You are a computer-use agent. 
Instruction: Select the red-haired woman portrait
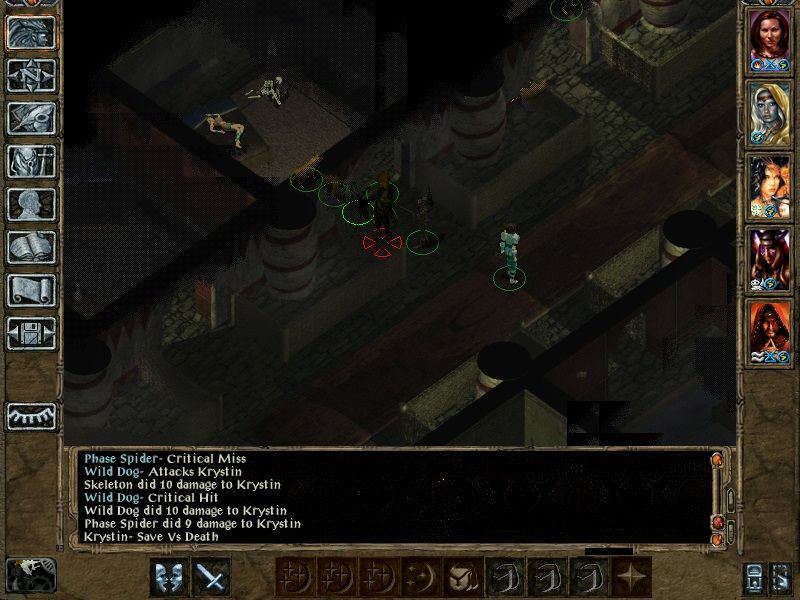point(770,40)
